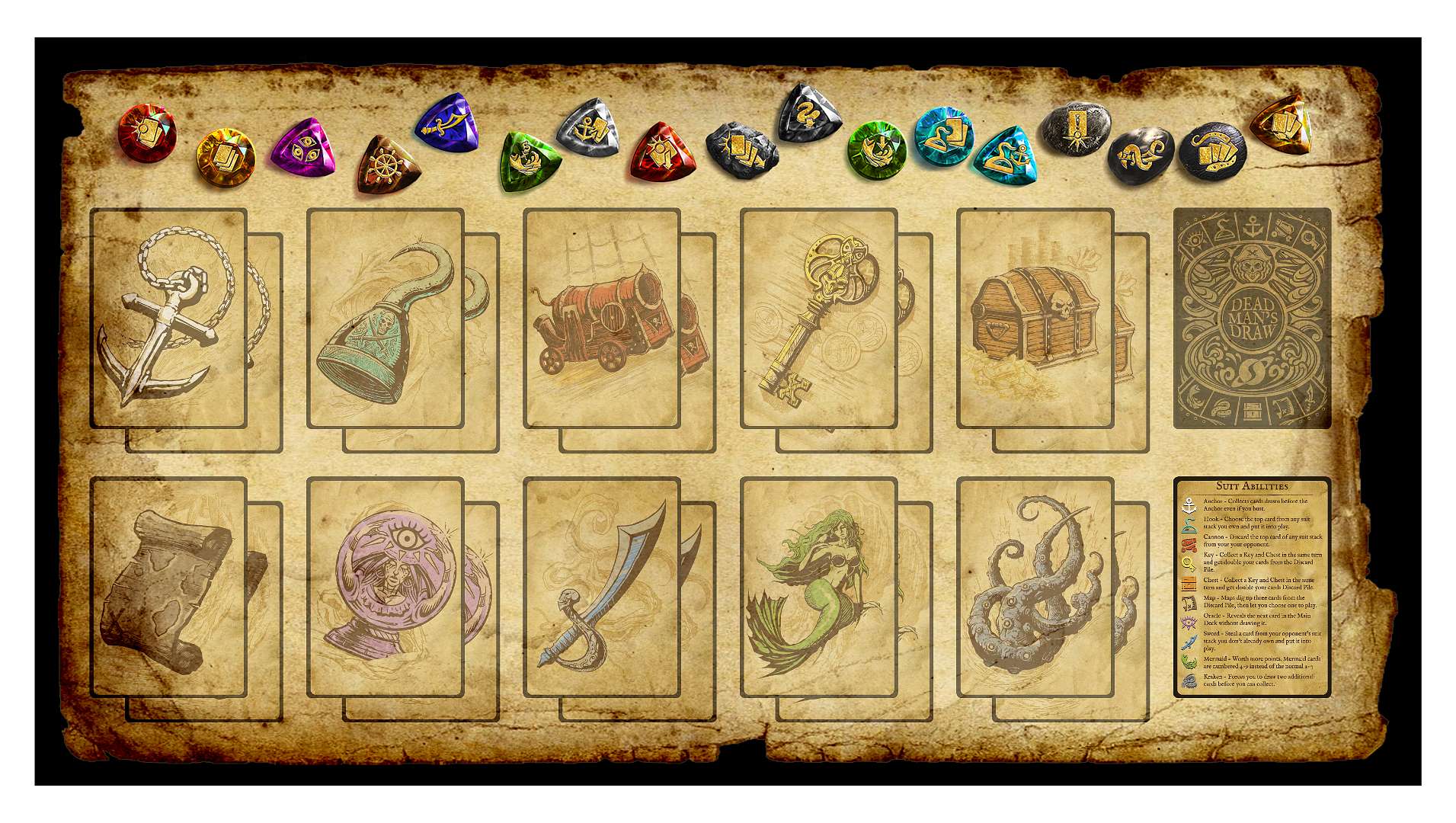The width and height of the screenshot is (1456, 823).
Task: Open the Suit Abilities reference card
Action: 1252,587
